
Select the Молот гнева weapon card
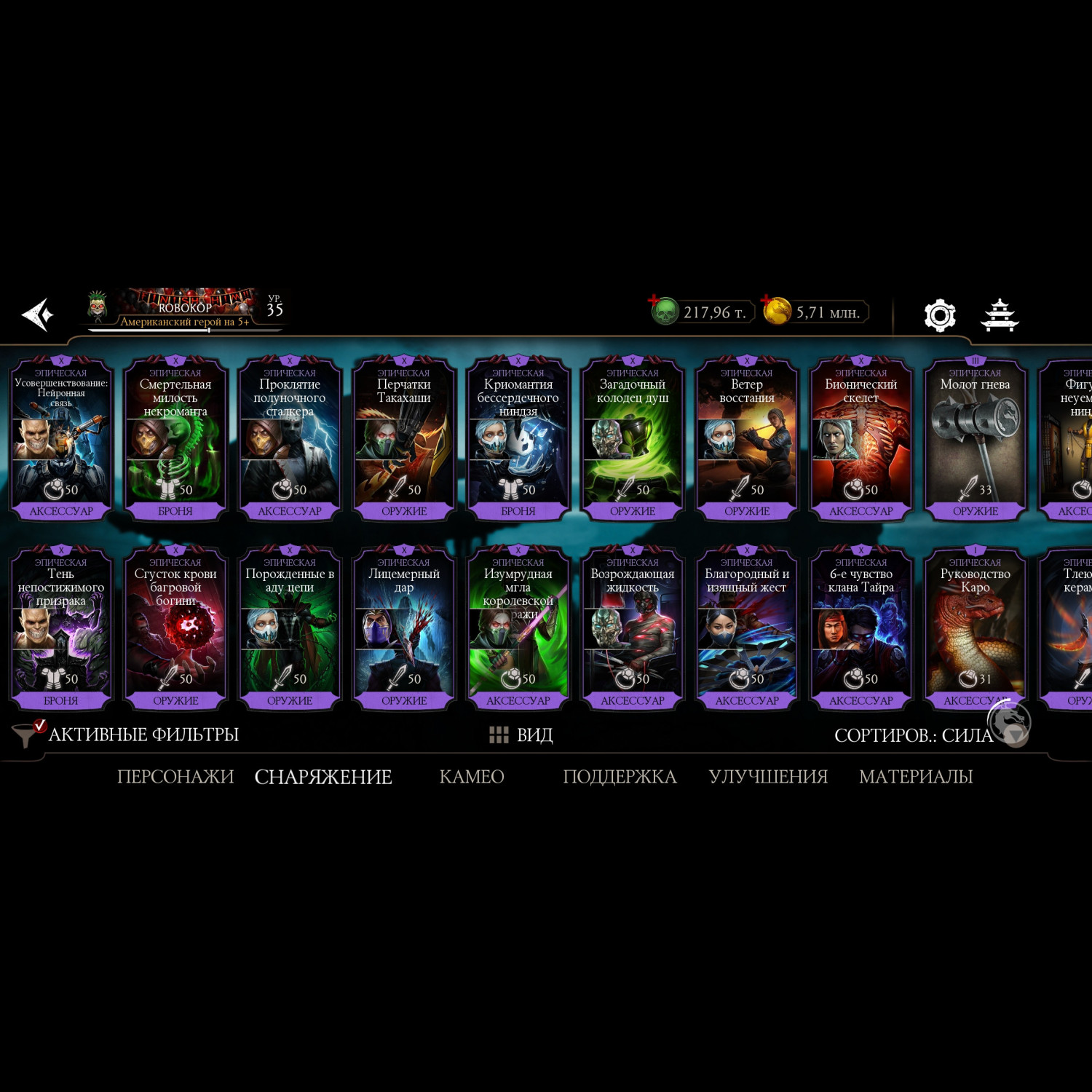point(975,438)
